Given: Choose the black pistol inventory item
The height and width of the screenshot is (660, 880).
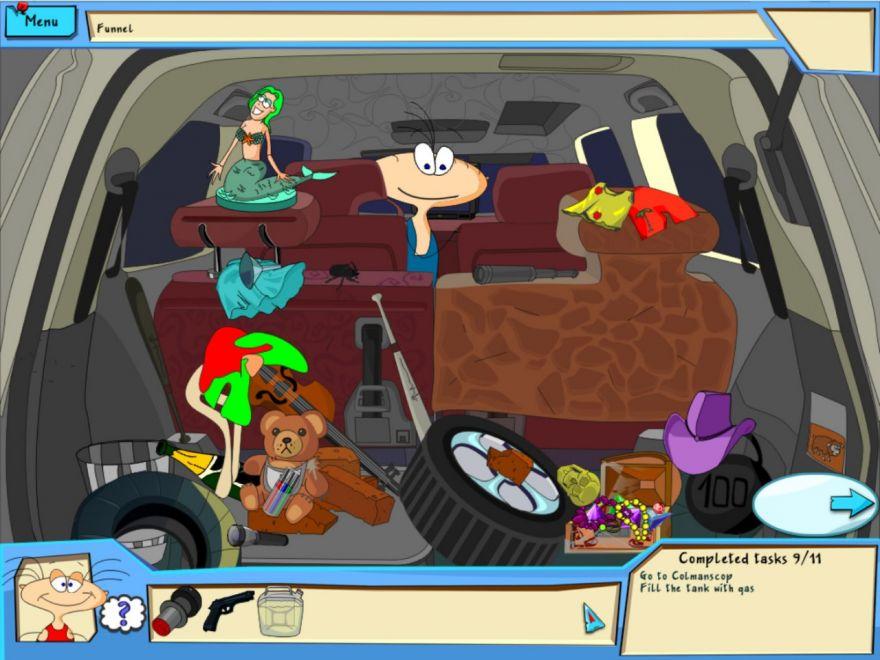Looking at the screenshot, I should click(228, 610).
